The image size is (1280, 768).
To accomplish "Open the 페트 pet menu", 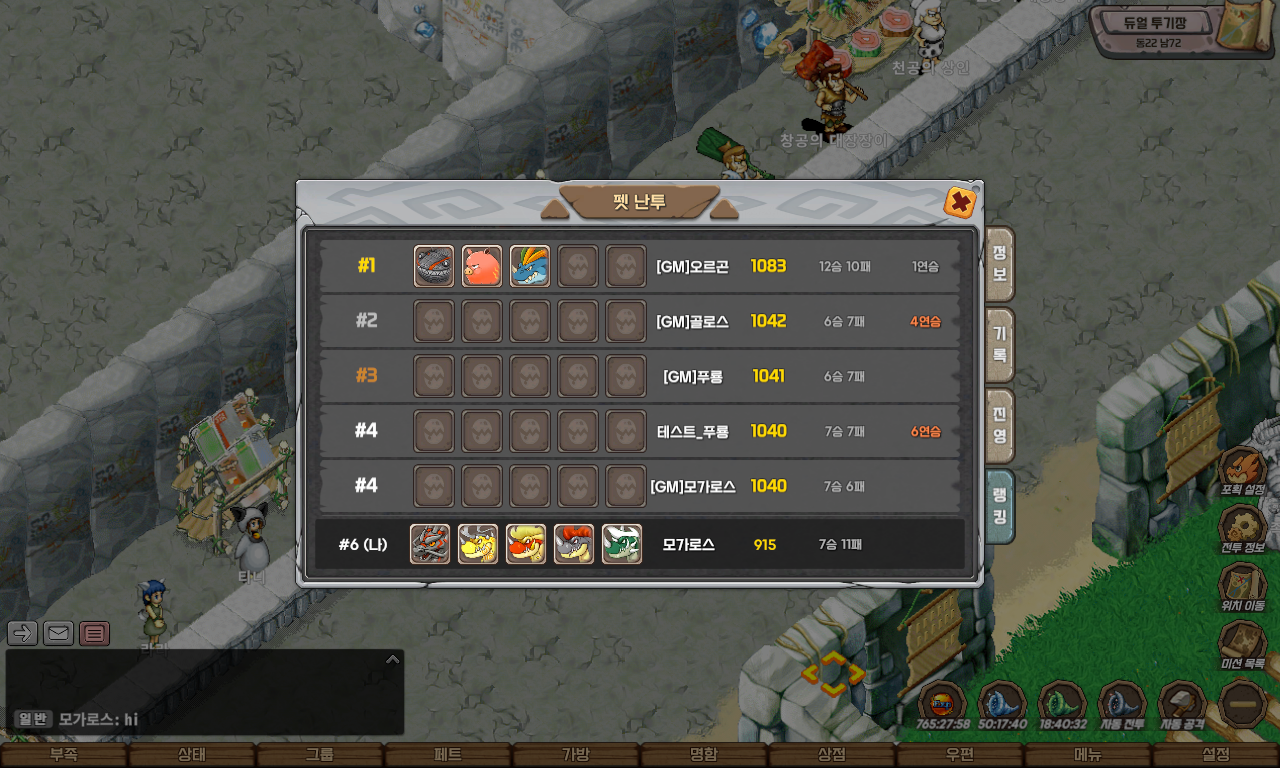I will point(448,755).
